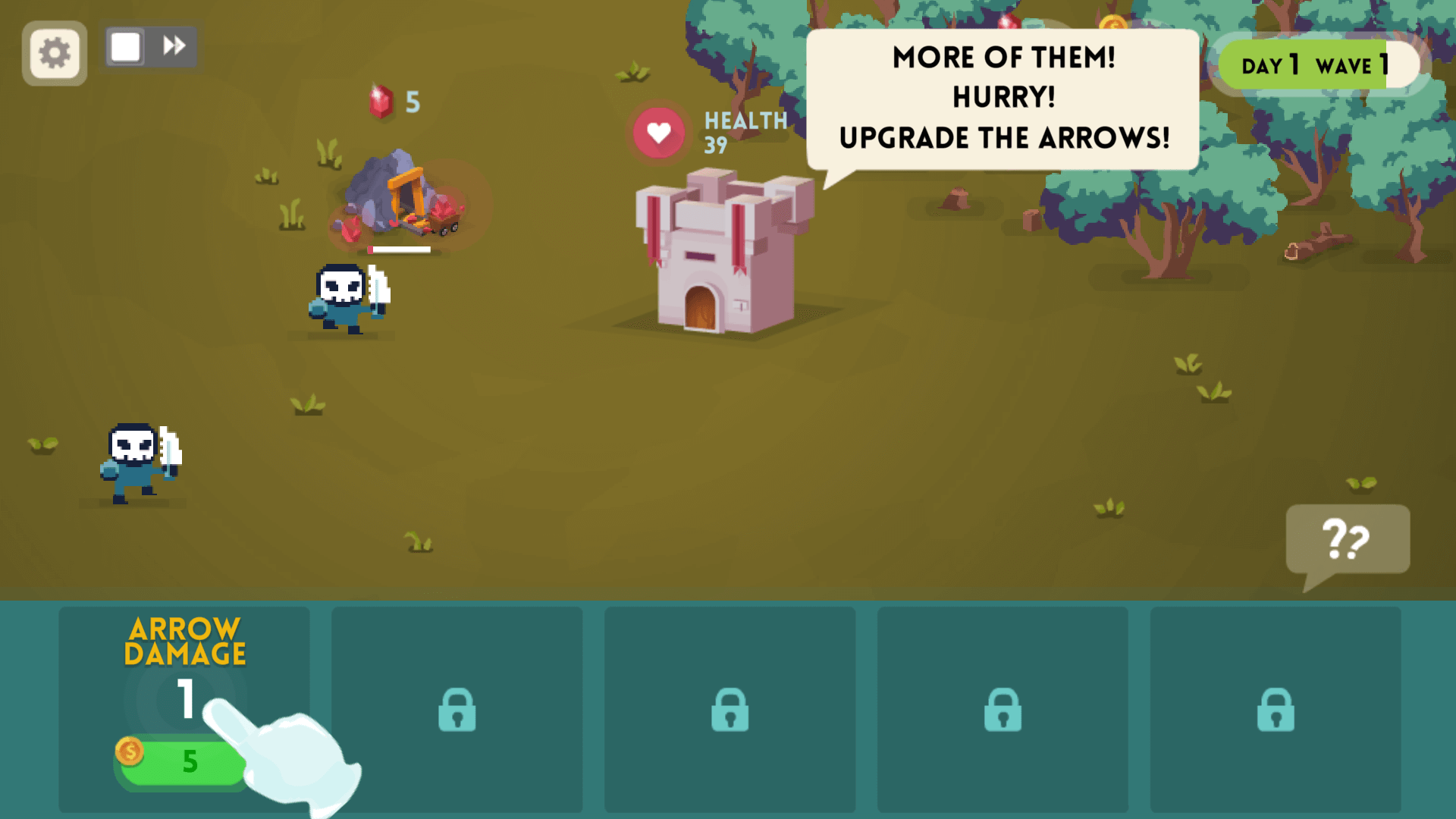Image resolution: width=1456 pixels, height=819 pixels.
Task: Click the lock icon on the second upgrade slot
Action: pos(457,711)
